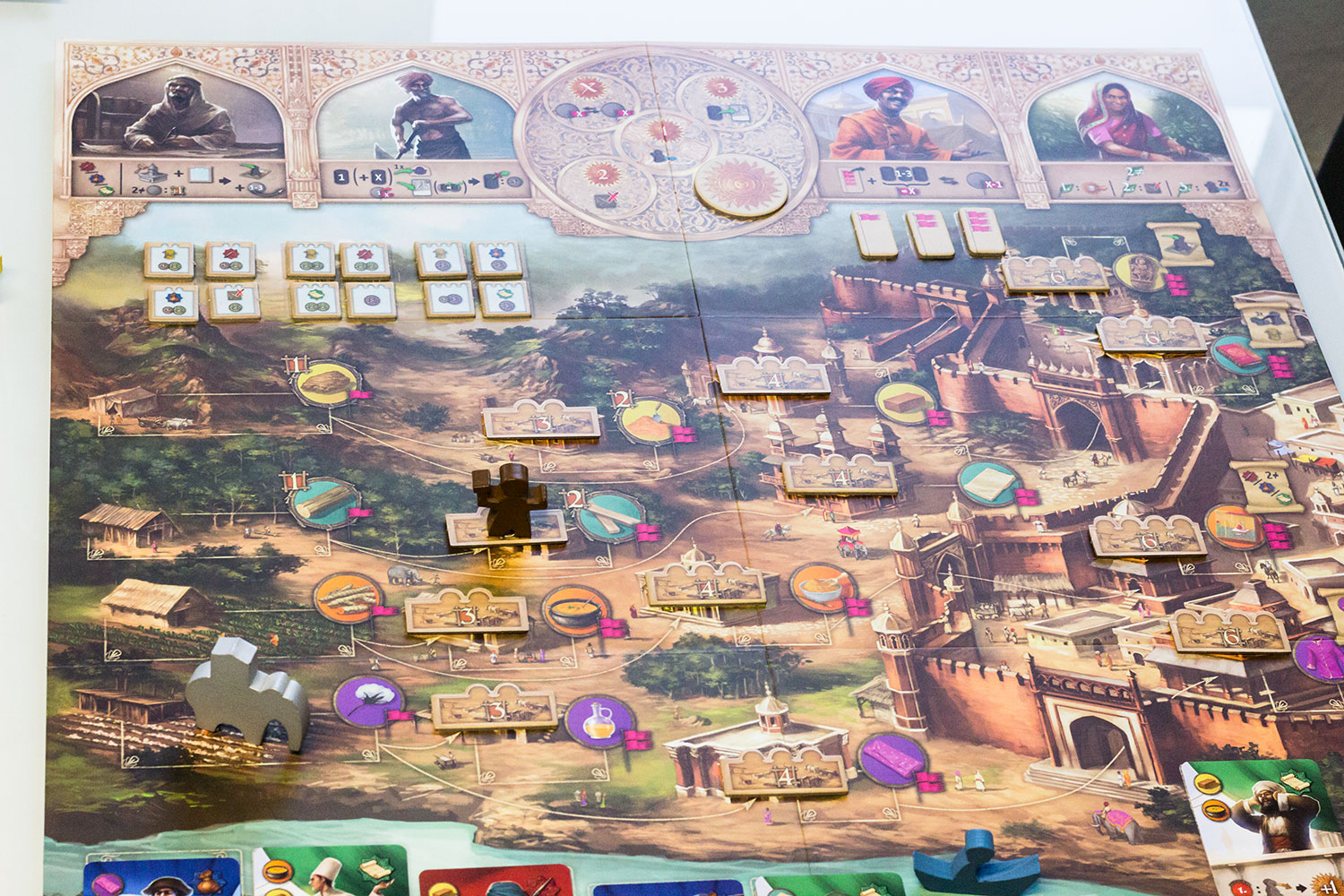The image size is (1344, 896).
Task: Choose the cotton goods circle
Action: pyautogui.click(x=367, y=702)
